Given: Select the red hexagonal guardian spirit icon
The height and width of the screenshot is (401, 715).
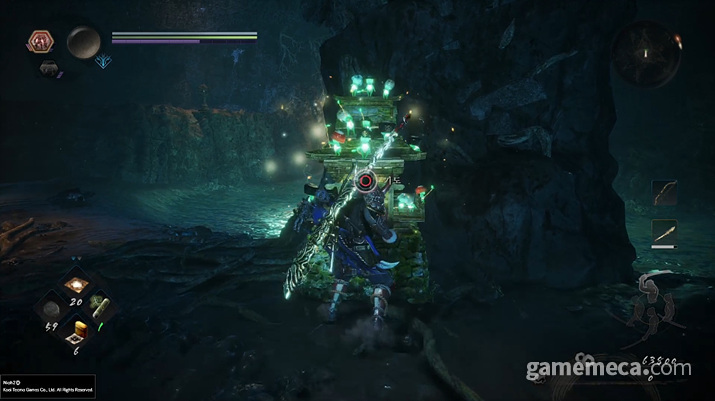Looking at the screenshot, I should click(42, 41).
